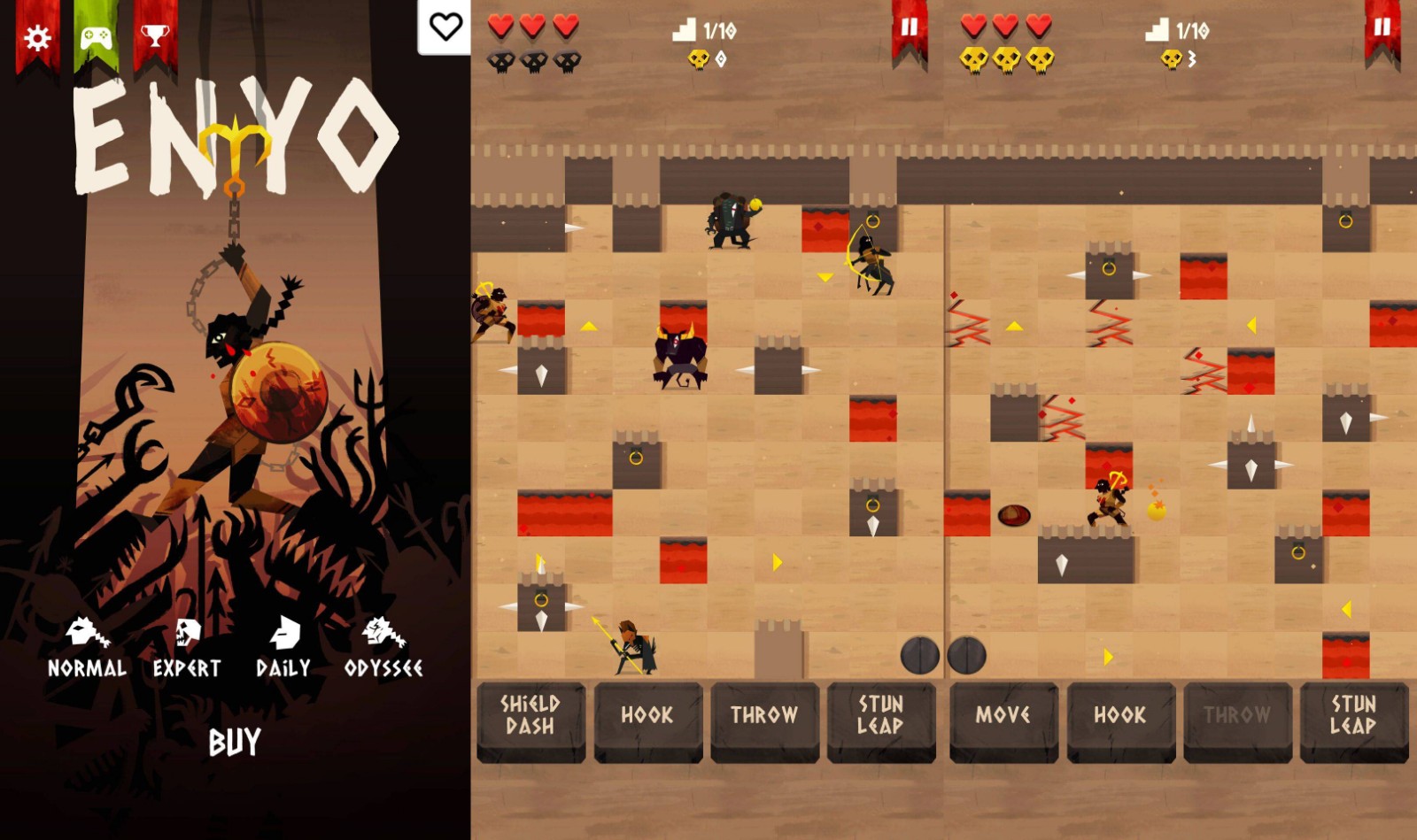The height and width of the screenshot is (840, 1417).
Task: Click the dimmed Throw ability button
Action: (x=1237, y=716)
